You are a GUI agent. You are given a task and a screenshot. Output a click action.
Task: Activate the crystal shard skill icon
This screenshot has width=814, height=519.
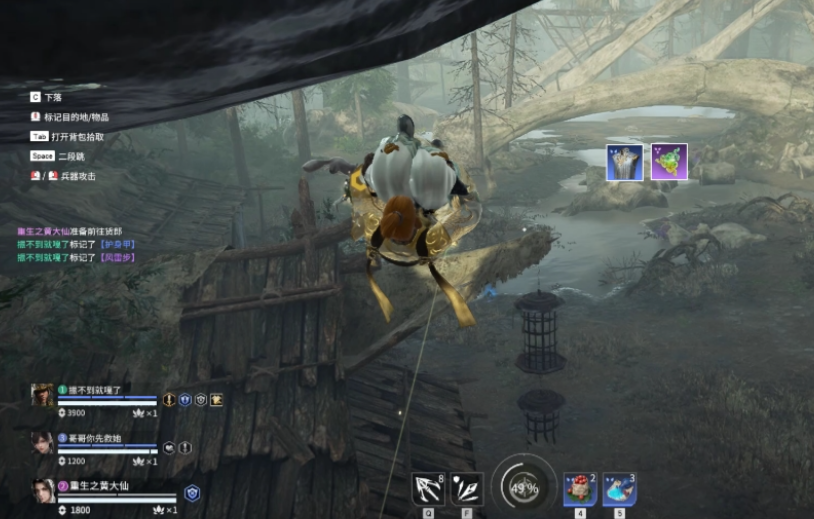click(x=466, y=489)
